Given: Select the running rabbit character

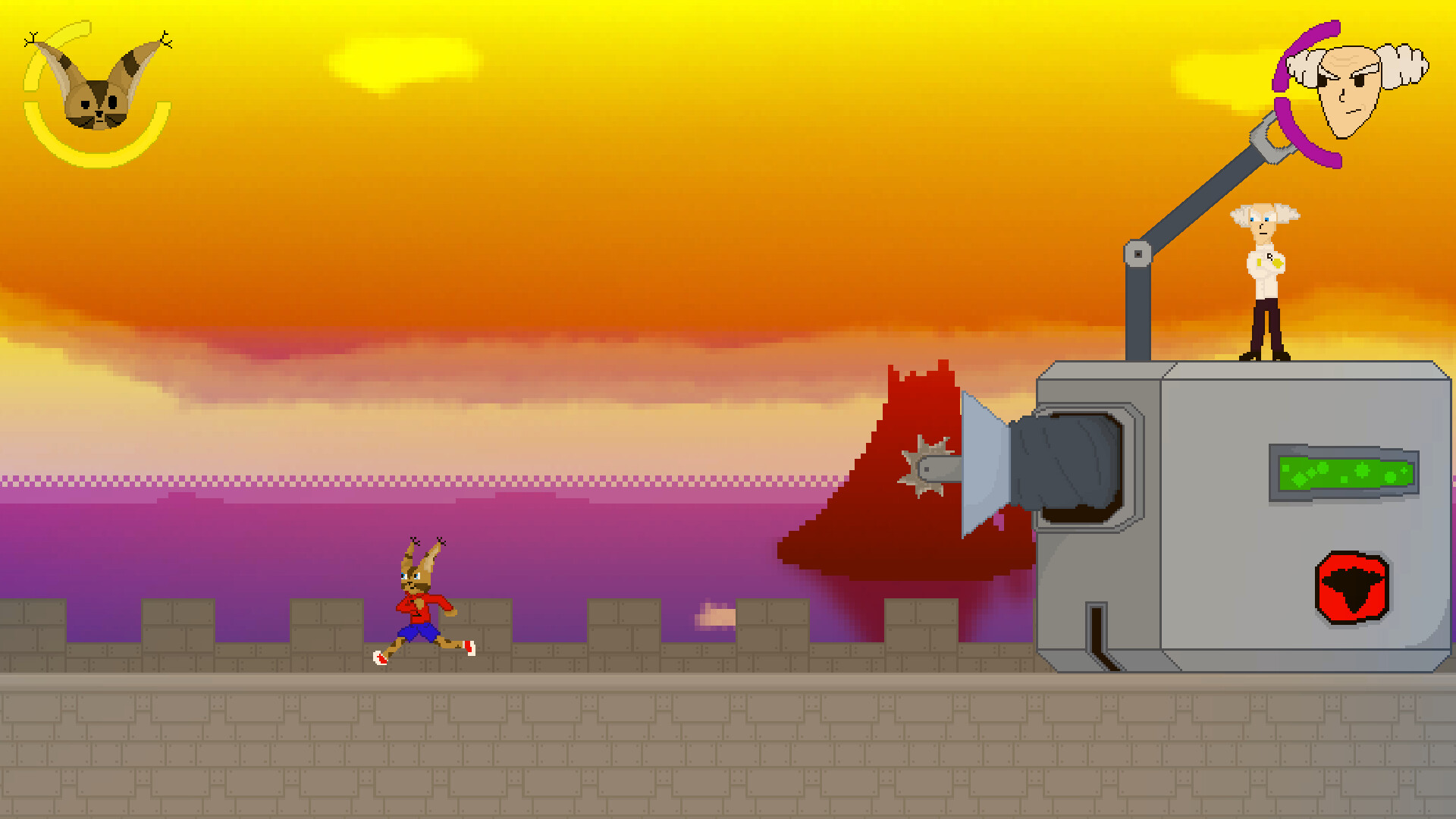Looking at the screenshot, I should [x=421, y=607].
